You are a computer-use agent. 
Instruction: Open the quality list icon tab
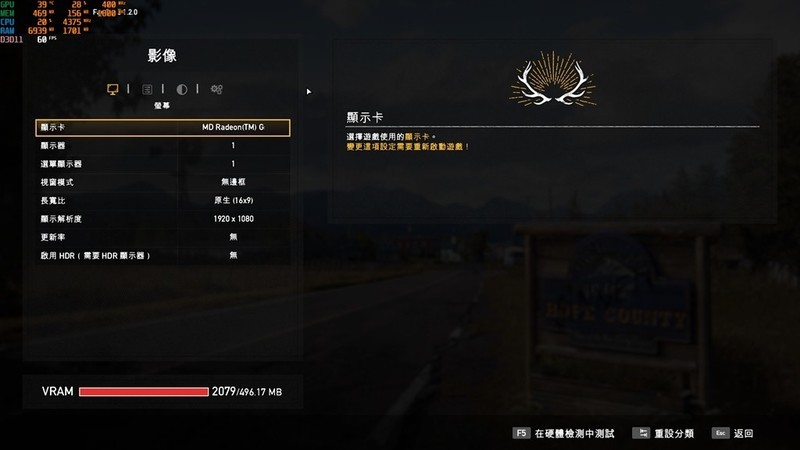[x=148, y=89]
